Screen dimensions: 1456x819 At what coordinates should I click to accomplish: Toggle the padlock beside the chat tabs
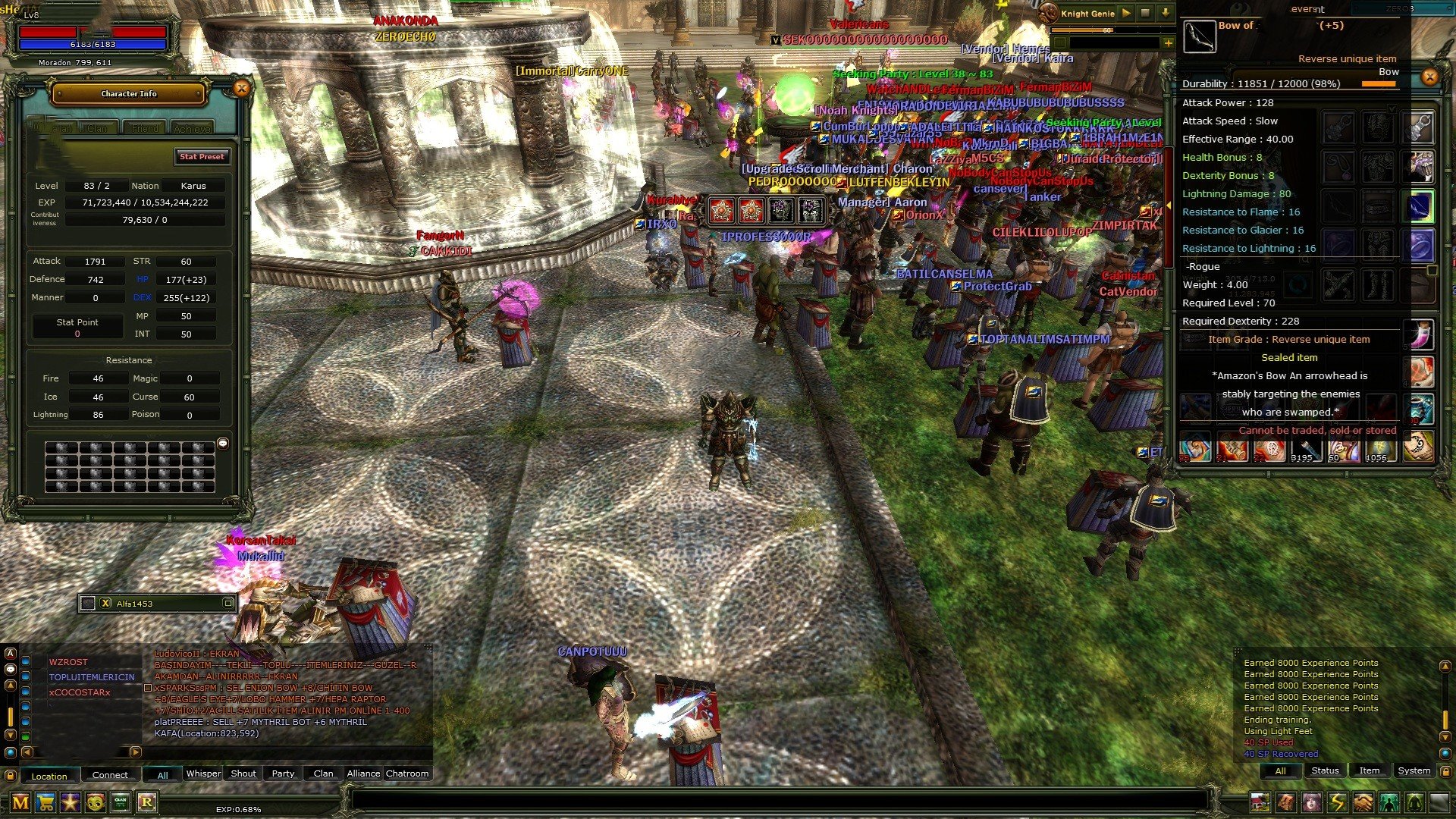pyautogui.click(x=11, y=774)
